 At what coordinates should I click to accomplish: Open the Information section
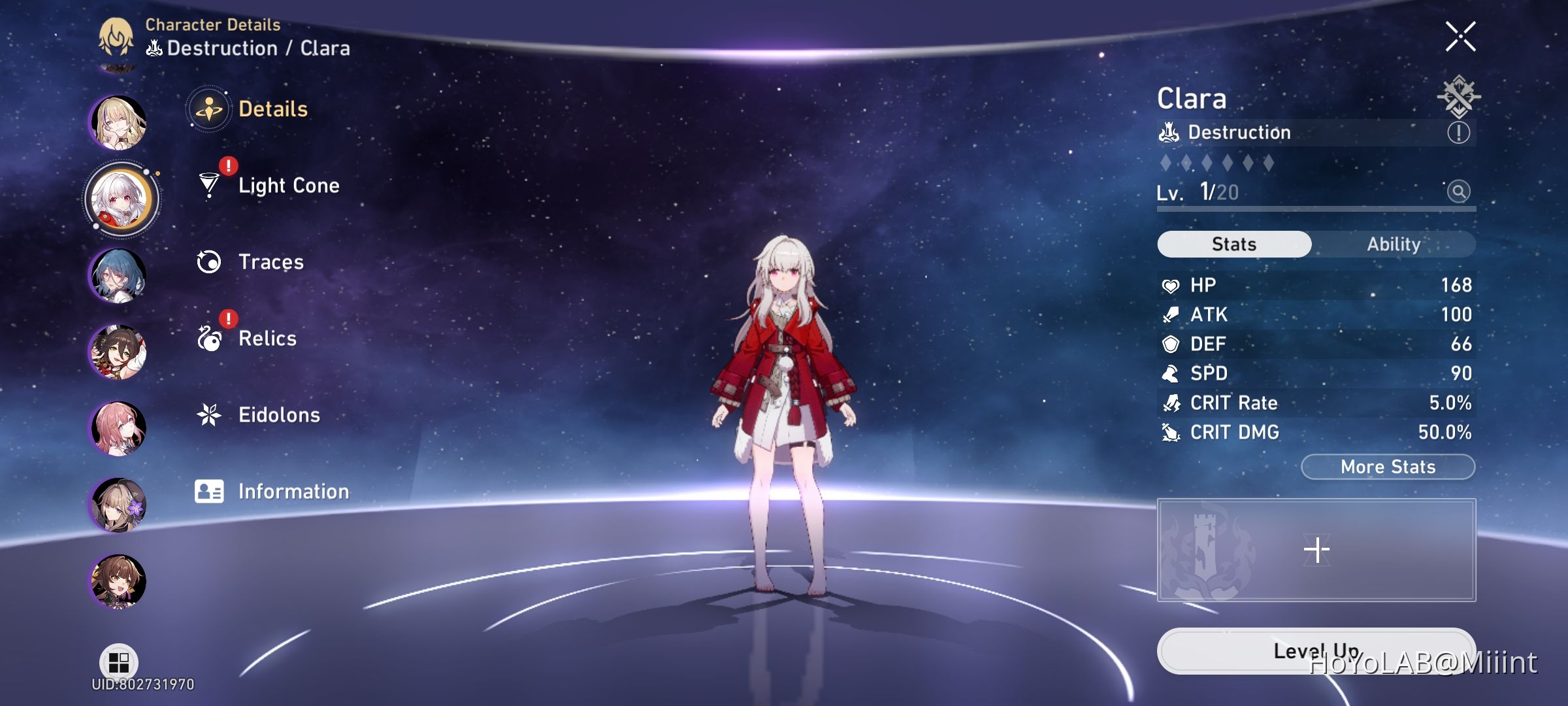pos(293,491)
